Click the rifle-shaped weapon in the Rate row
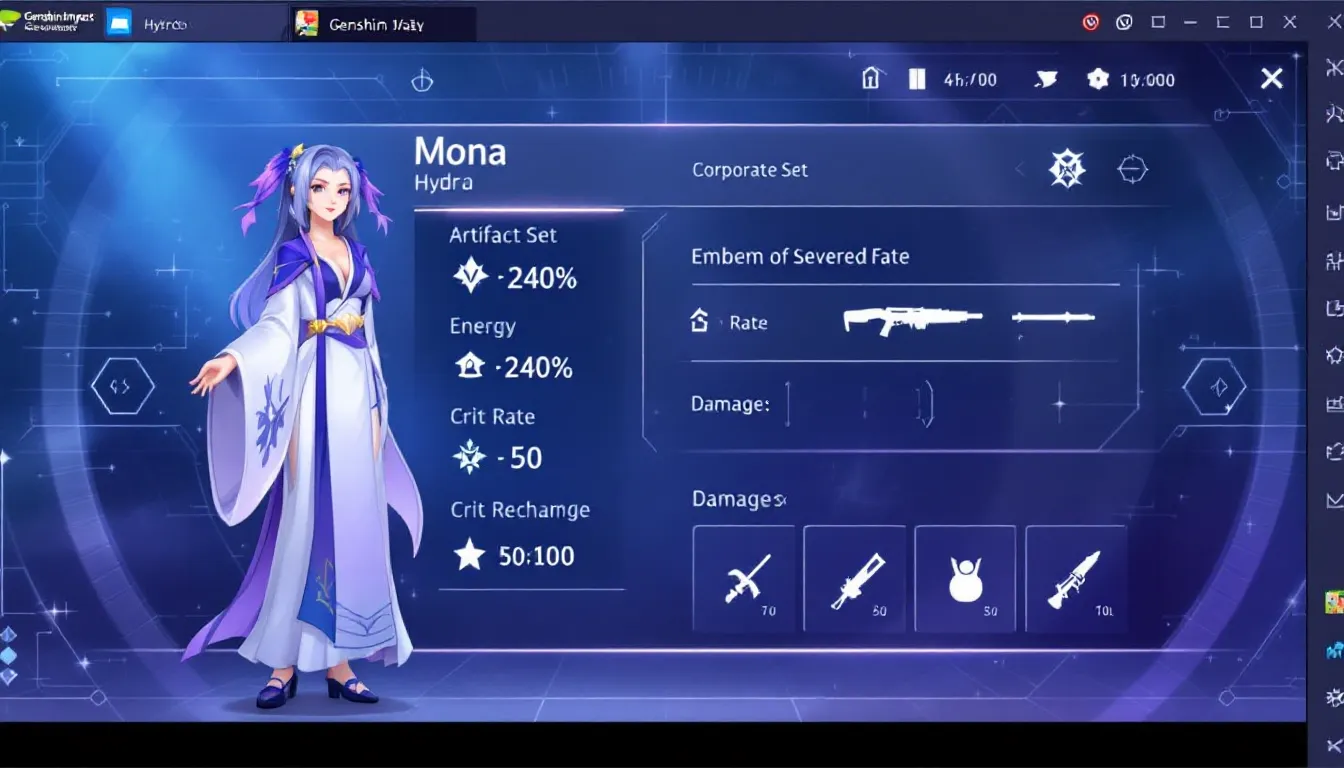 [x=911, y=320]
